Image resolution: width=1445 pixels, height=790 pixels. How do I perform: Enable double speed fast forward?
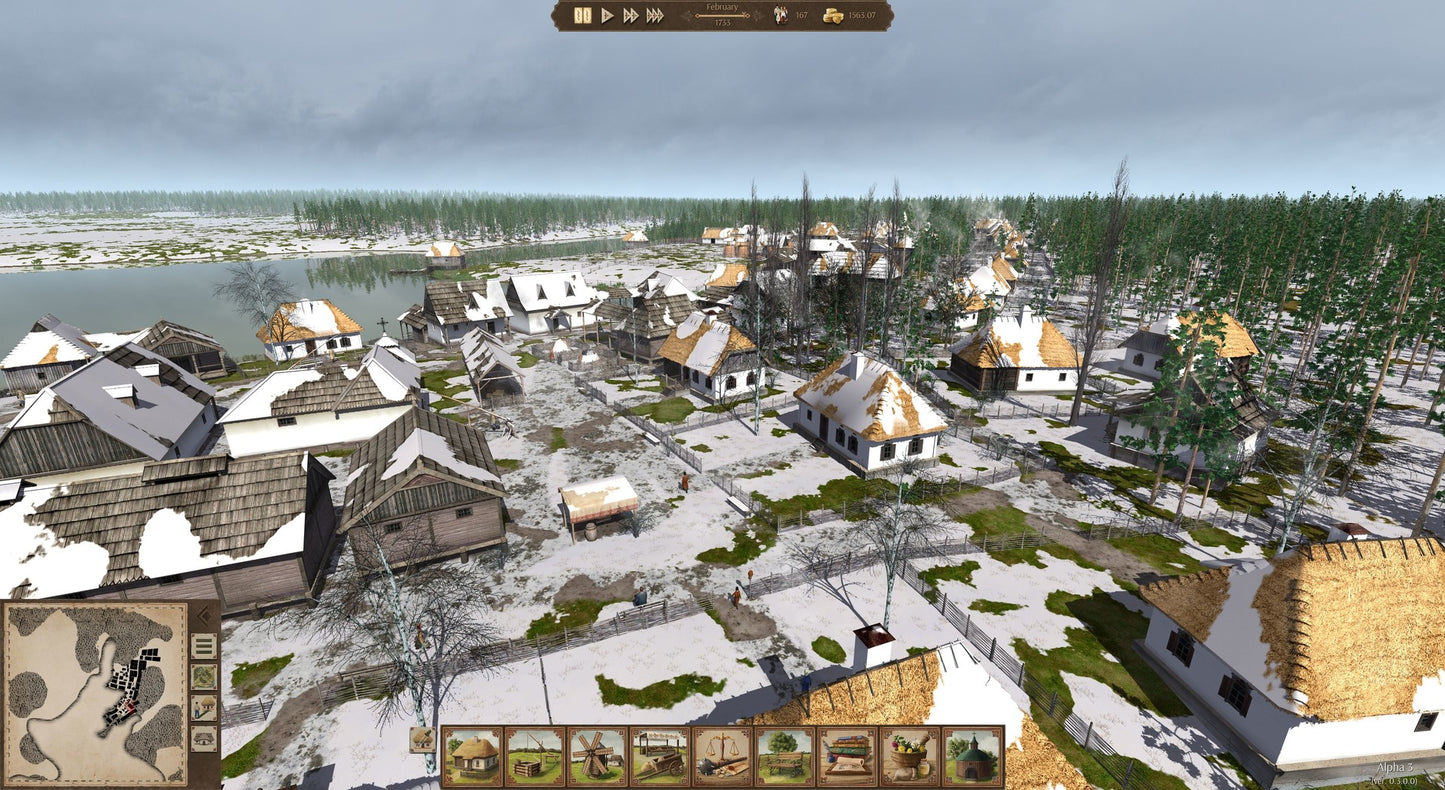point(631,16)
